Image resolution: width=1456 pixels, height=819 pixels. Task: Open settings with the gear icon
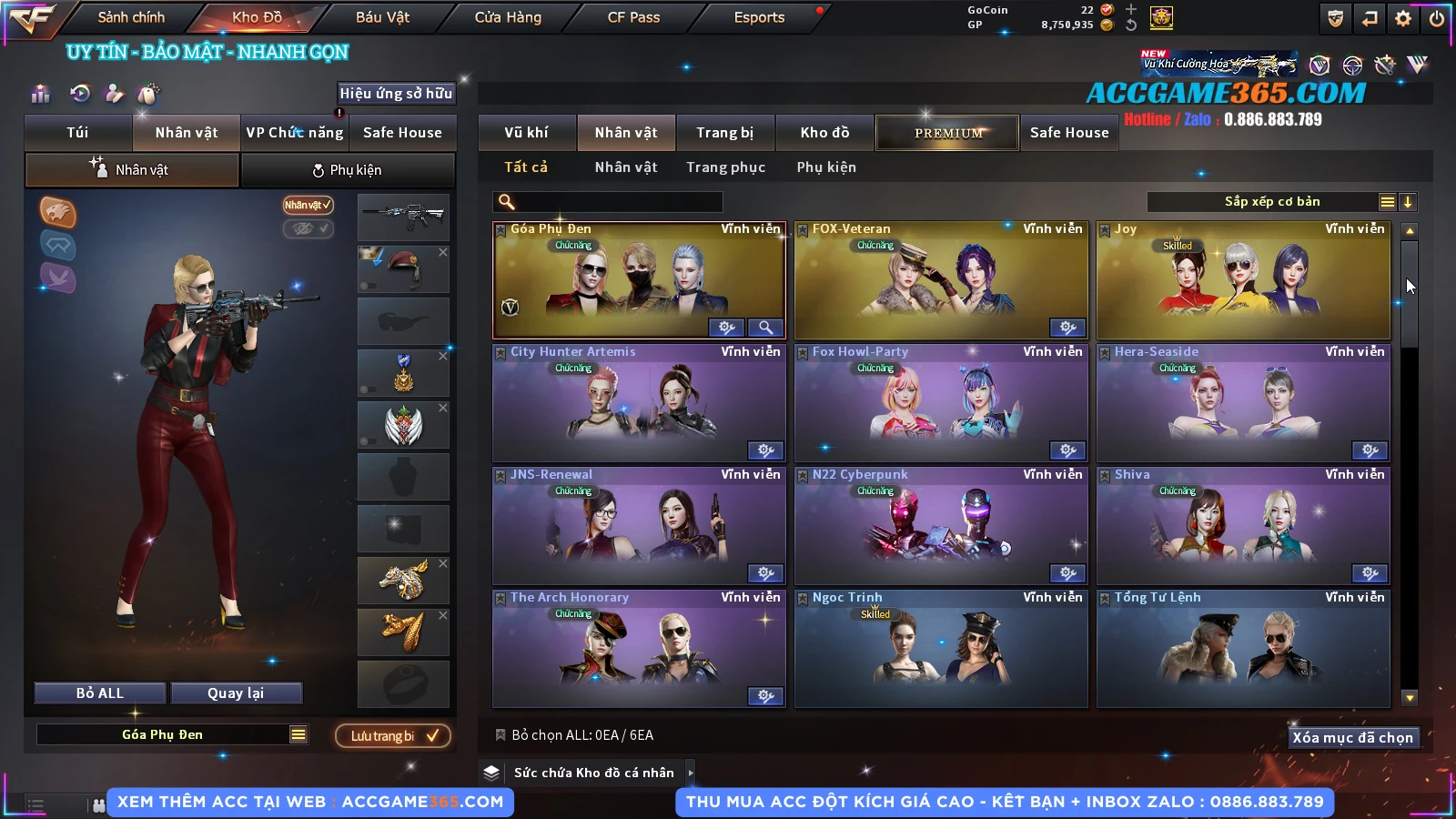[x=1403, y=18]
